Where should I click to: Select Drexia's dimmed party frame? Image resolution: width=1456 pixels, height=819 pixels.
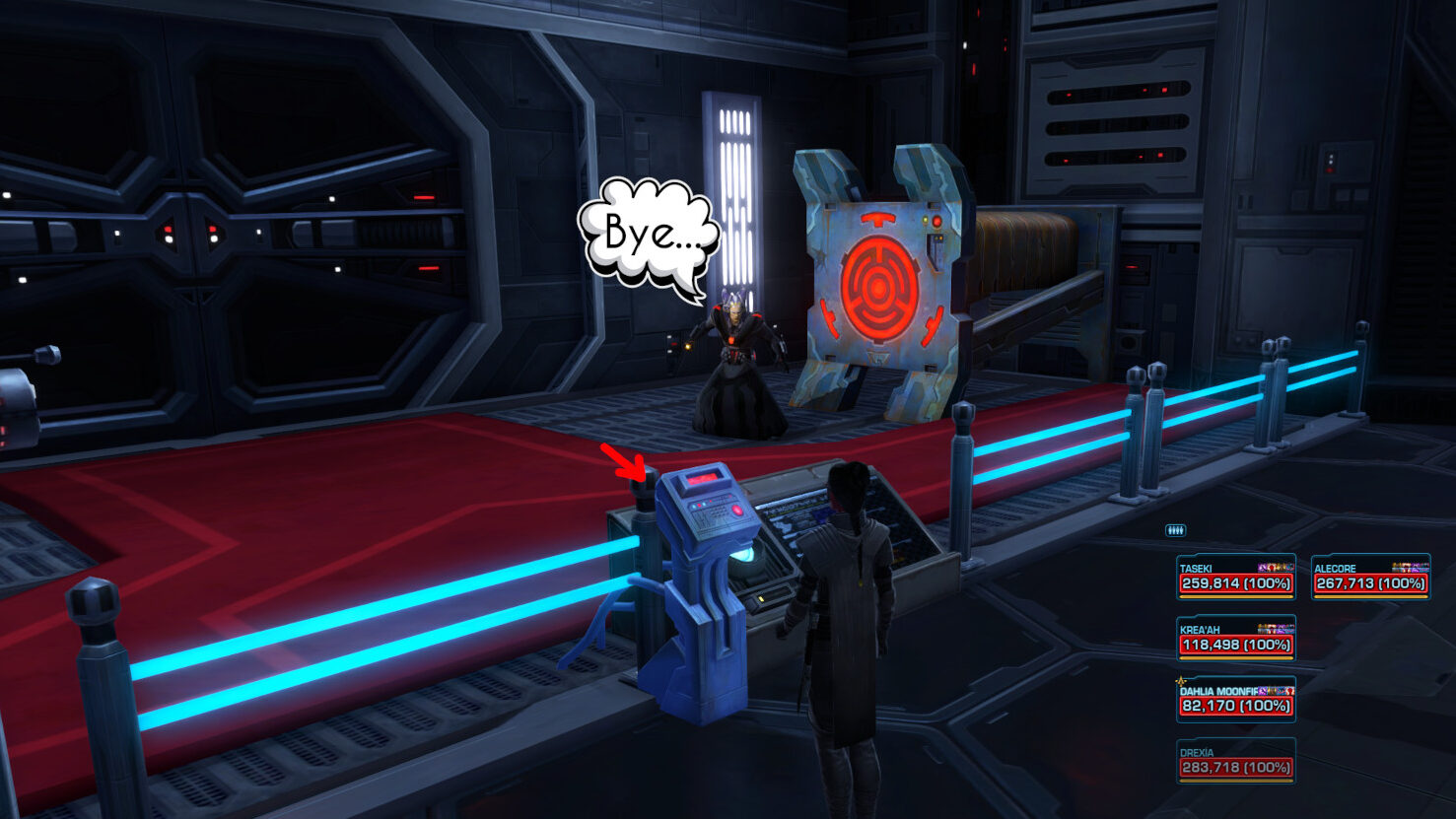[1235, 761]
